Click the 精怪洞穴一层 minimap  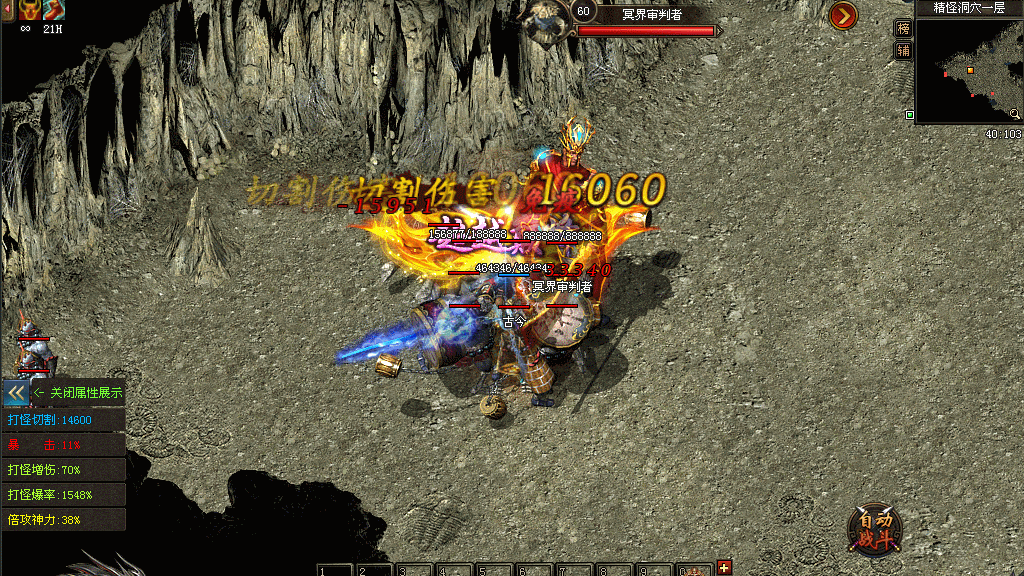[x=968, y=71]
